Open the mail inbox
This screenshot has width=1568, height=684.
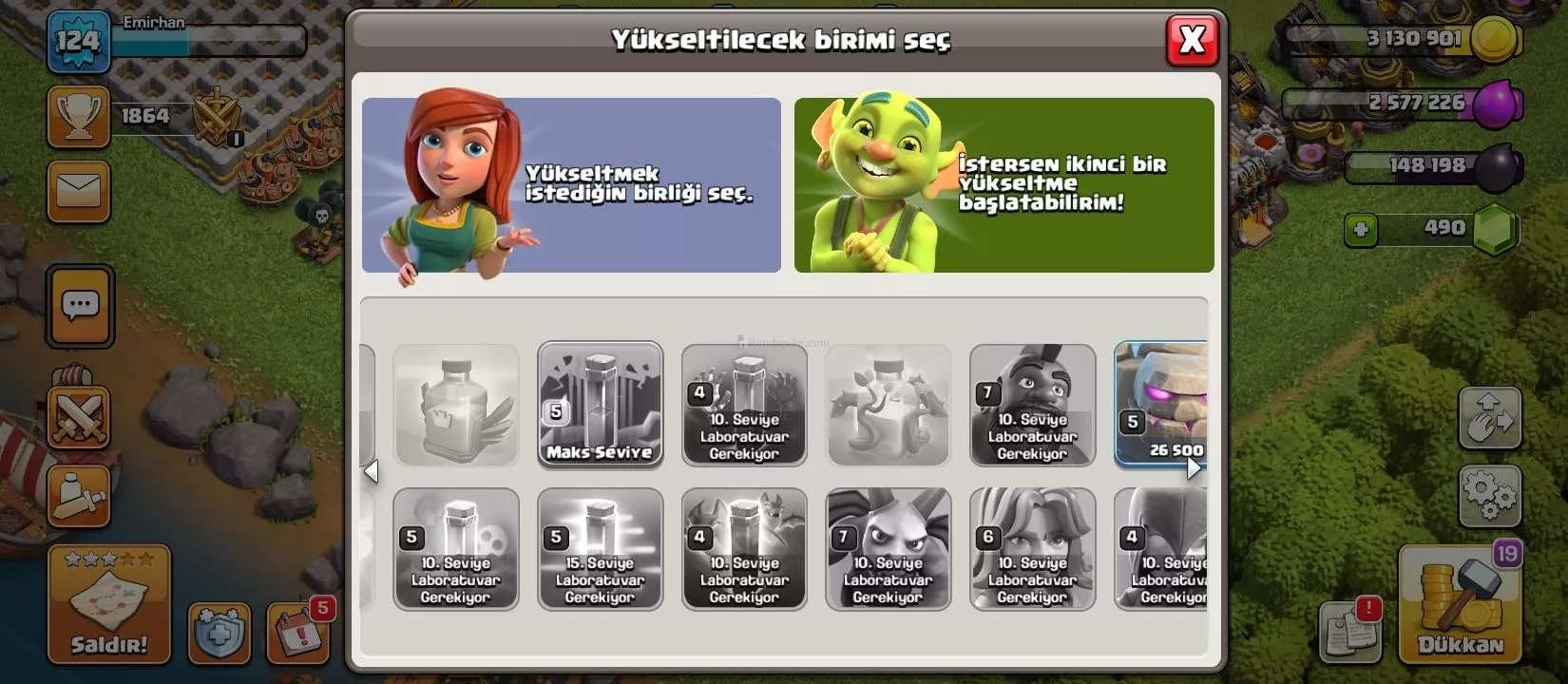pyautogui.click(x=79, y=191)
